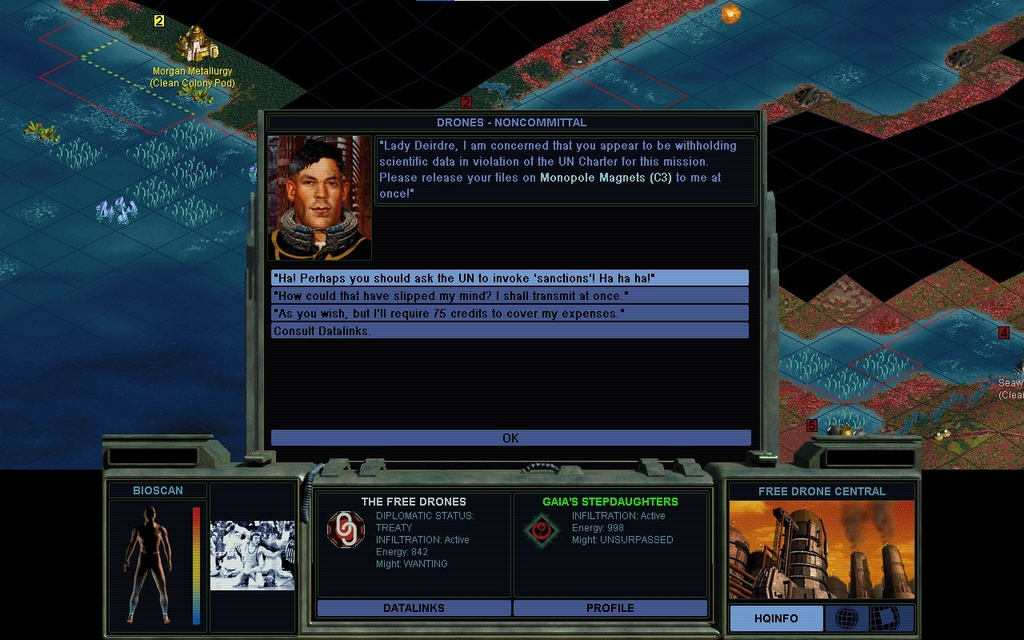This screenshot has height=640, width=1024.
Task: Select the Consult Datalinks dialogue option
Action: point(509,331)
